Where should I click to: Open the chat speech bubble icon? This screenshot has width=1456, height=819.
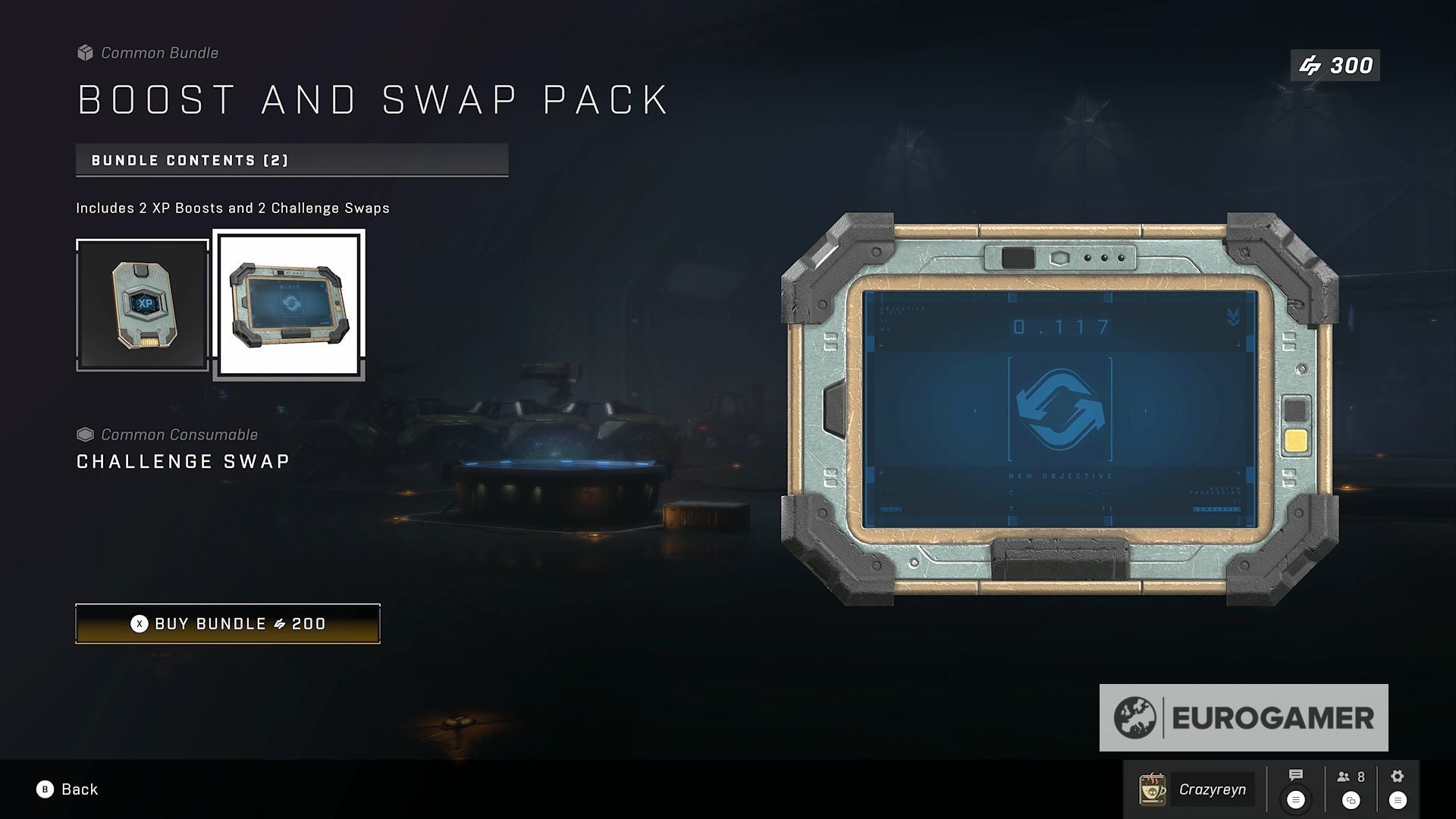(1296, 776)
